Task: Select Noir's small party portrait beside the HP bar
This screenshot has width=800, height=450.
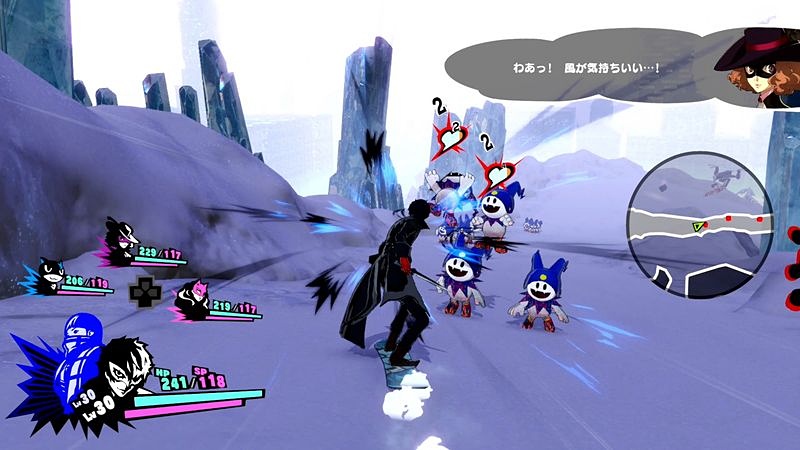Action: click(122, 241)
